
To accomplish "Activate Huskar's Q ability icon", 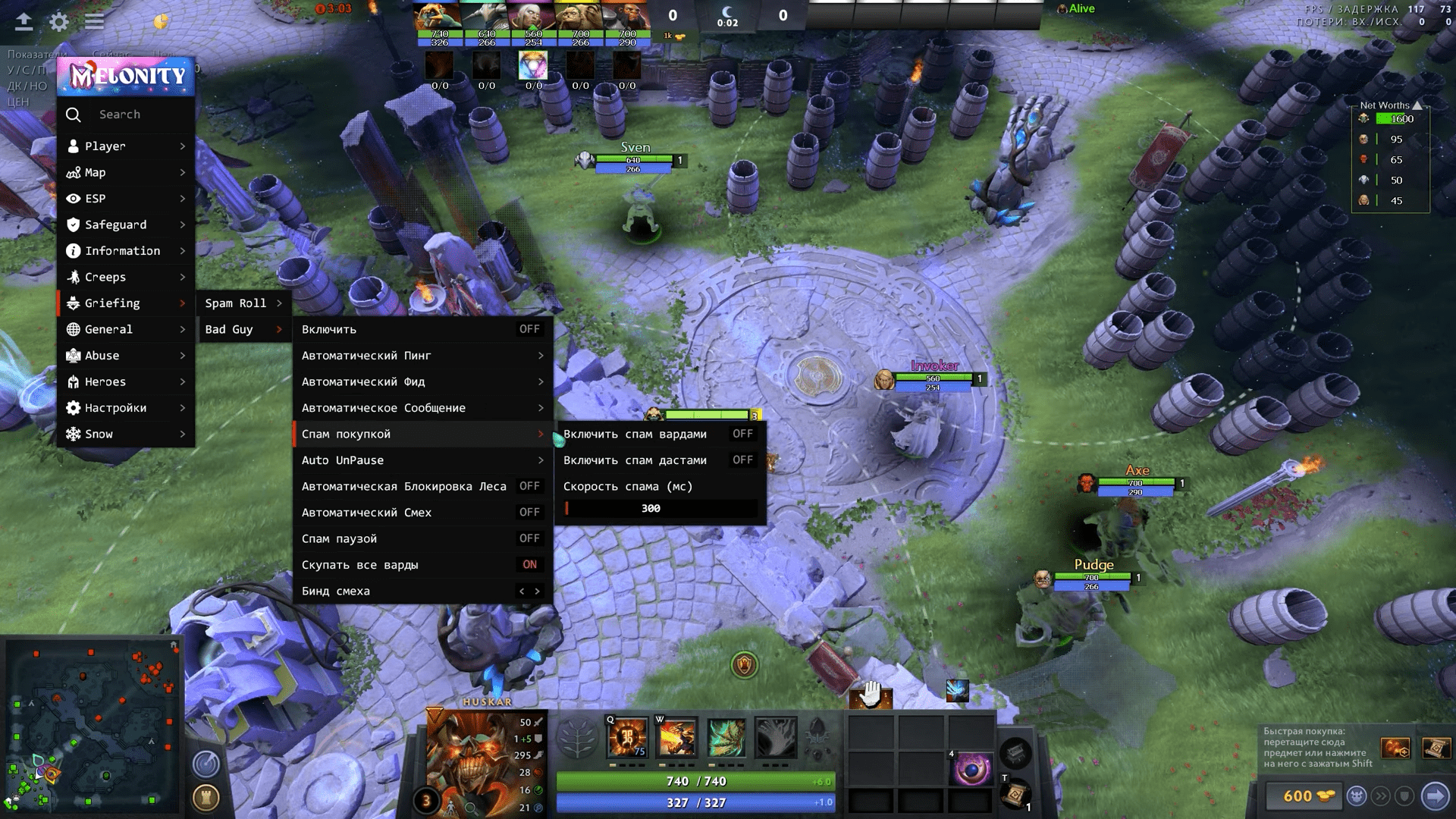I will (628, 738).
